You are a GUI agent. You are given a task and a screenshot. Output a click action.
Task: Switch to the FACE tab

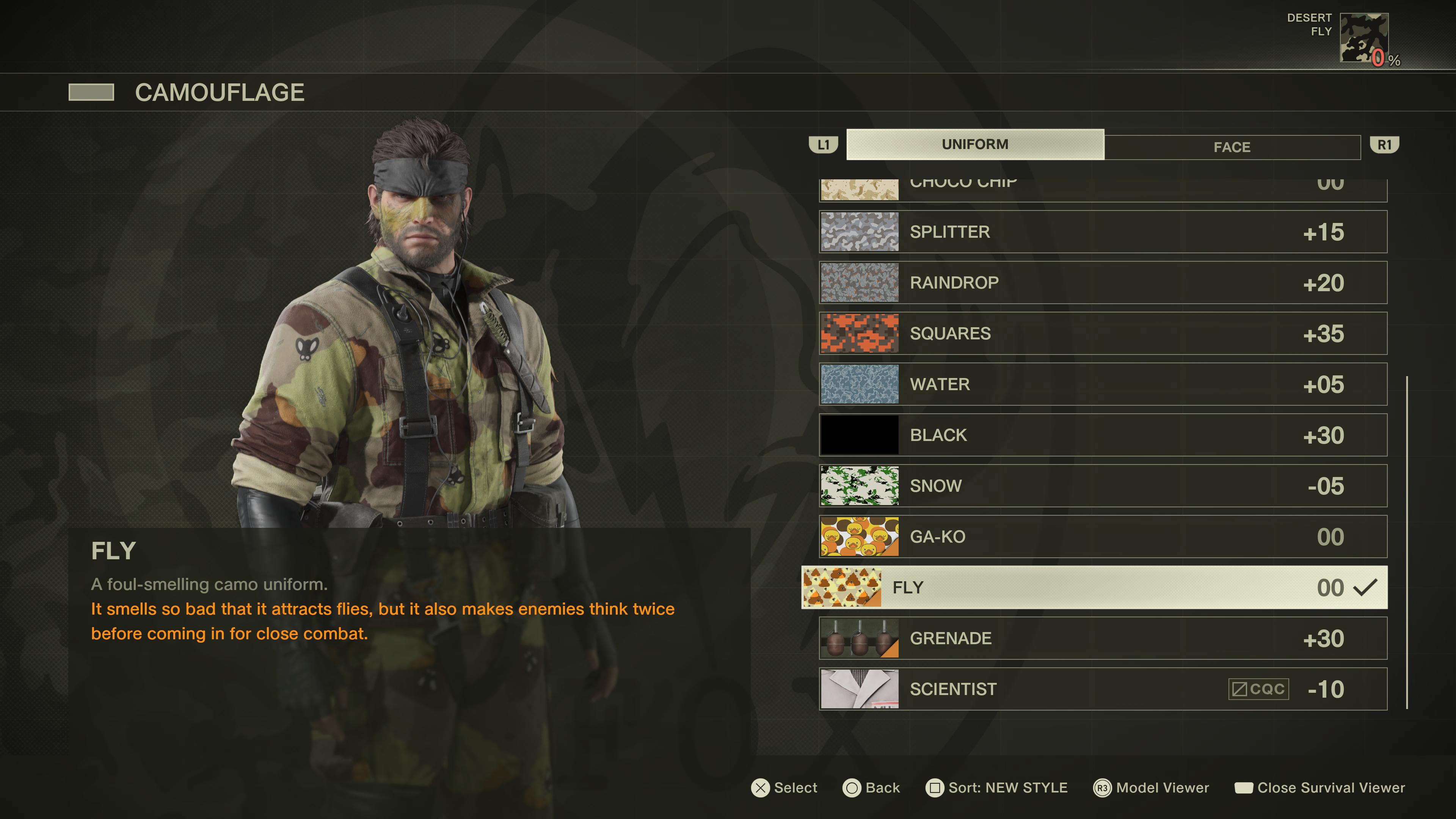[x=1232, y=147]
